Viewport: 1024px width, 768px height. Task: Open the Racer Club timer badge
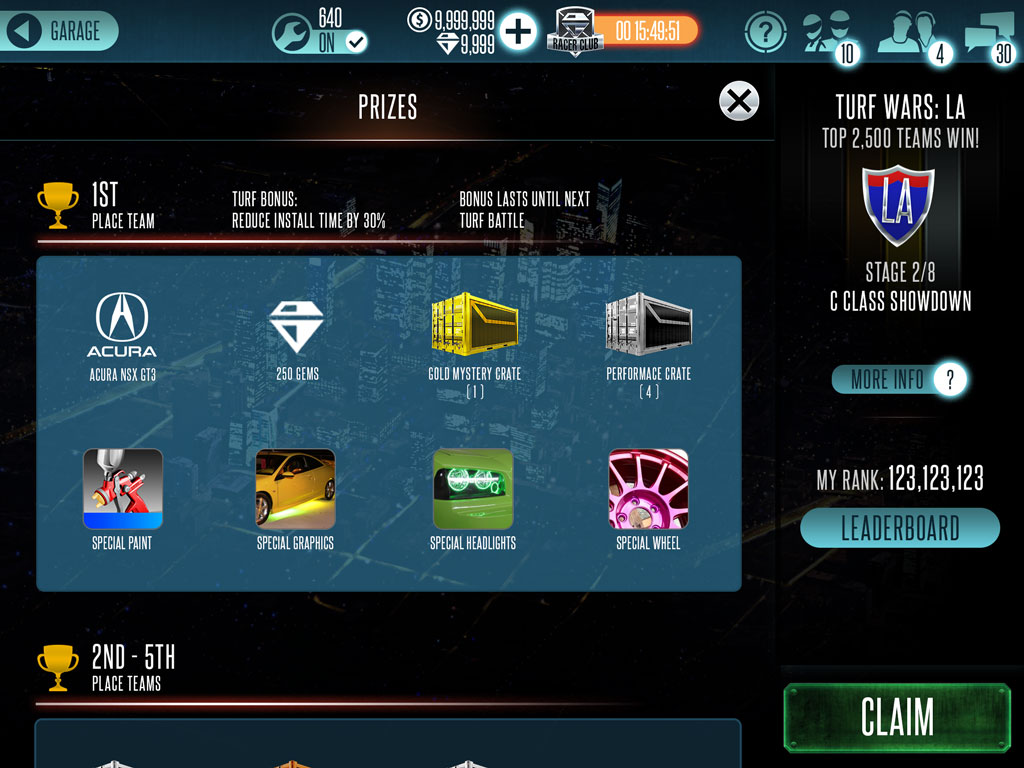pyautogui.click(x=622, y=32)
